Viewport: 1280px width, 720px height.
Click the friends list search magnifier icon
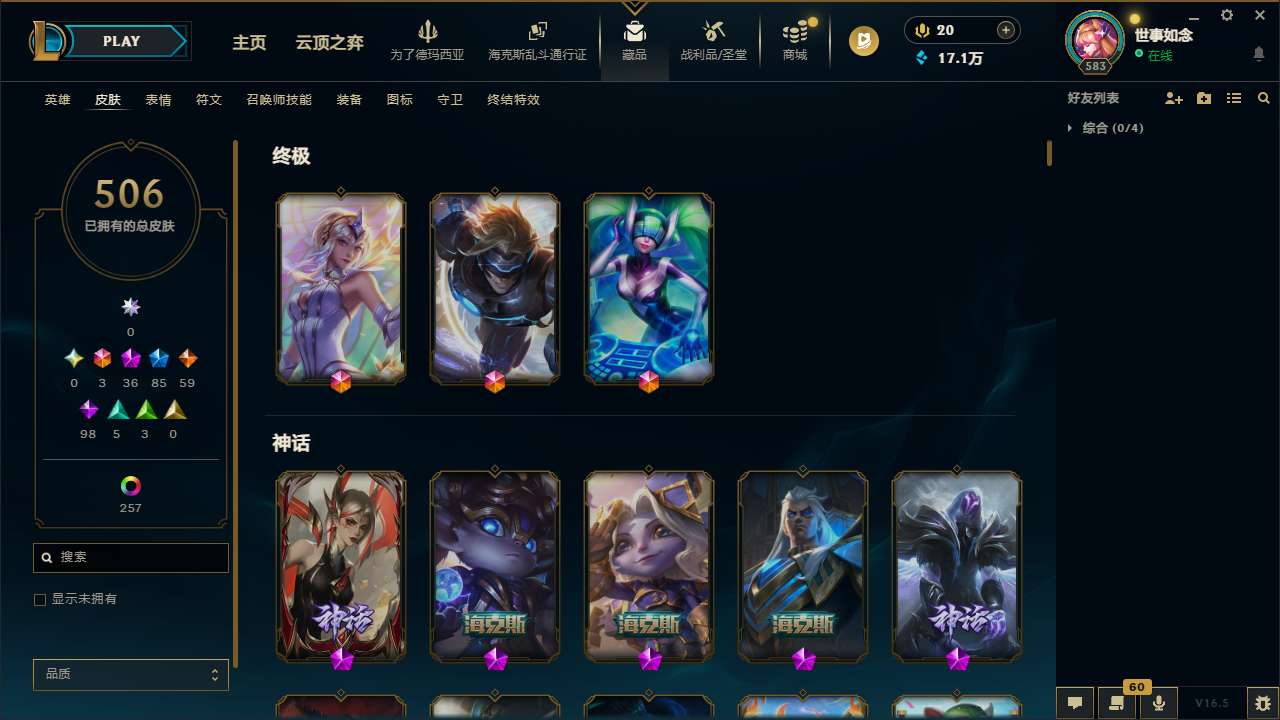tap(1263, 98)
